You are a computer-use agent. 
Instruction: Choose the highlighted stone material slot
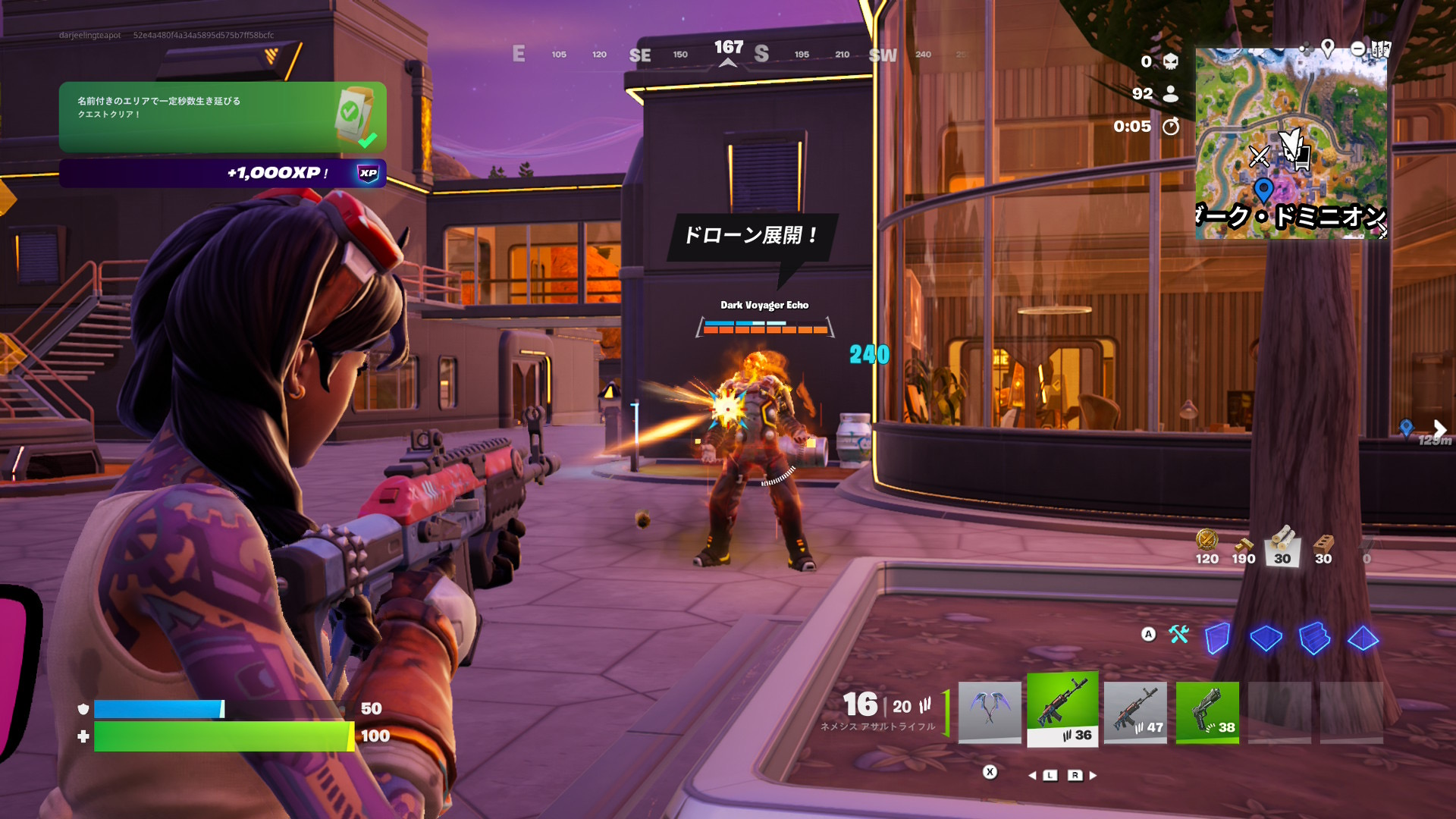coord(1282,546)
